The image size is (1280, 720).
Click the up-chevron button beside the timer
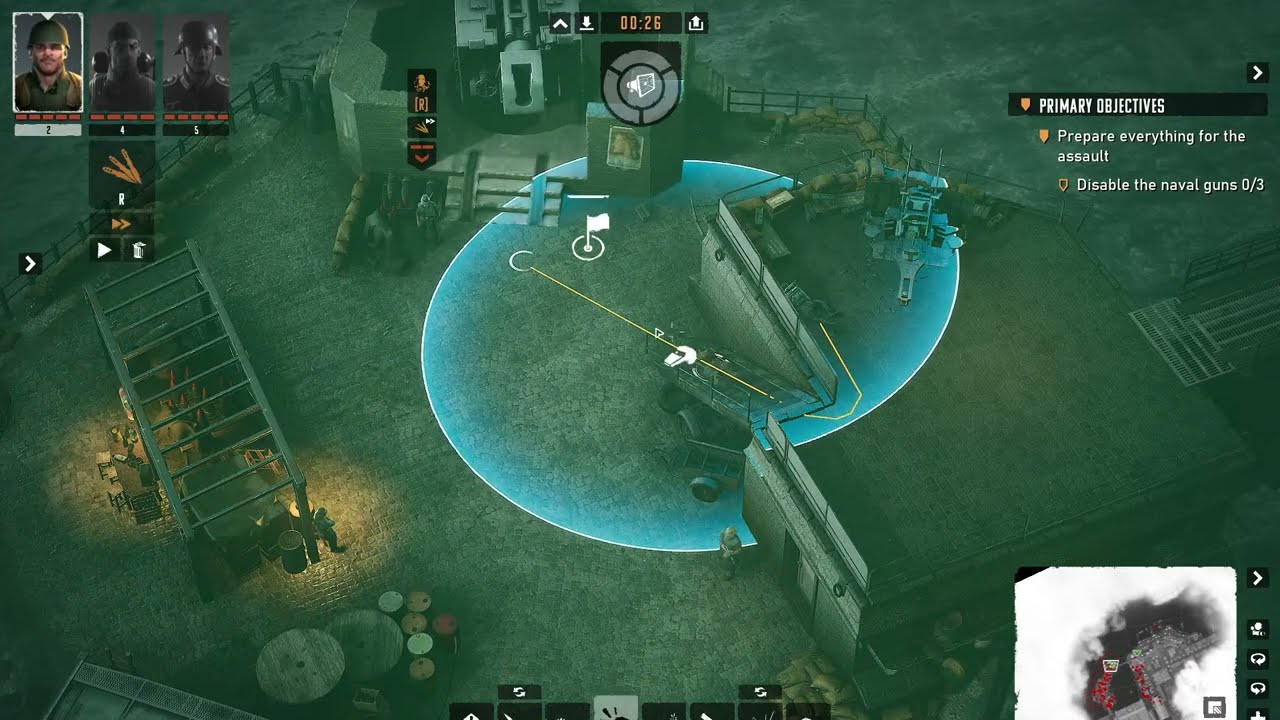(x=560, y=23)
